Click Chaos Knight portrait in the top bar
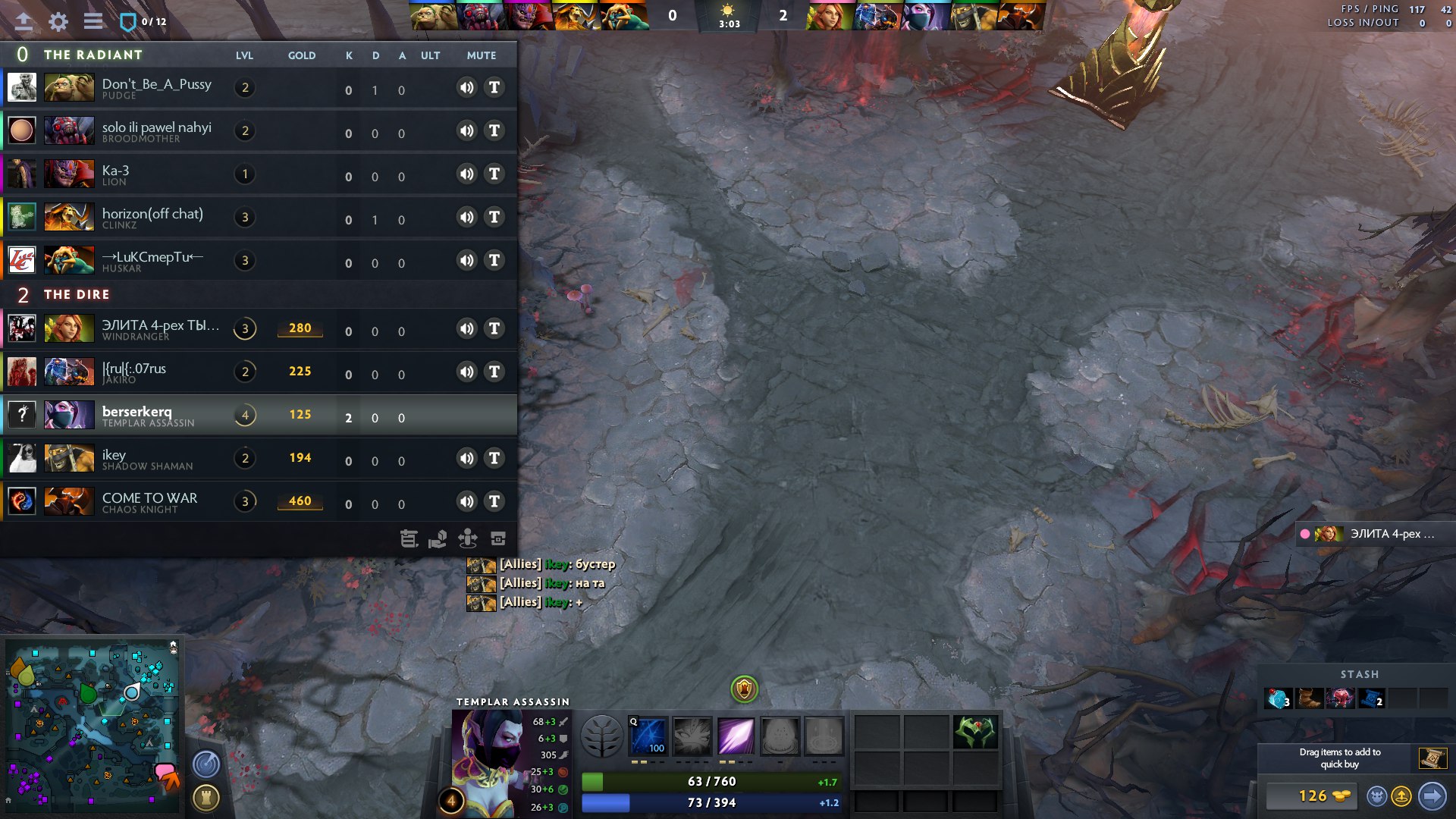The image size is (1456, 819). [1021, 16]
